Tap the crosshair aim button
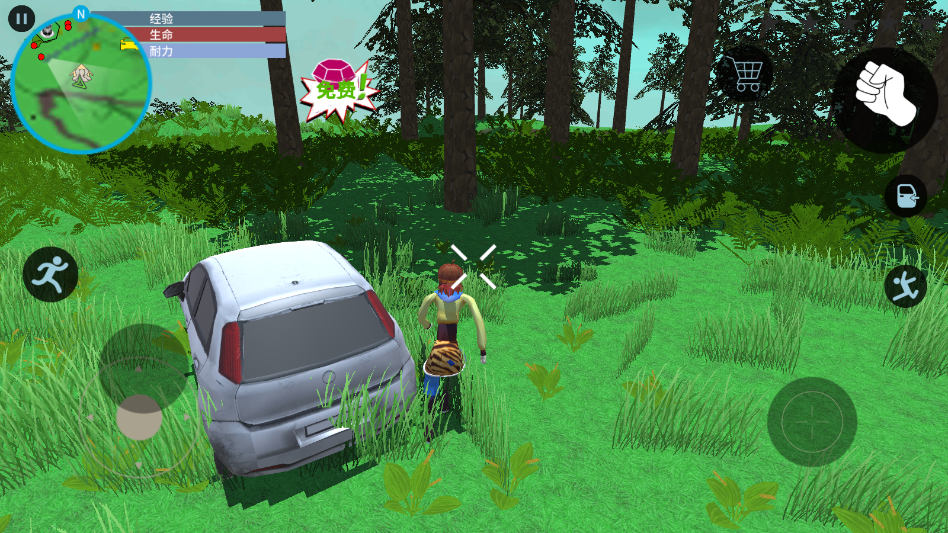 coord(812,422)
